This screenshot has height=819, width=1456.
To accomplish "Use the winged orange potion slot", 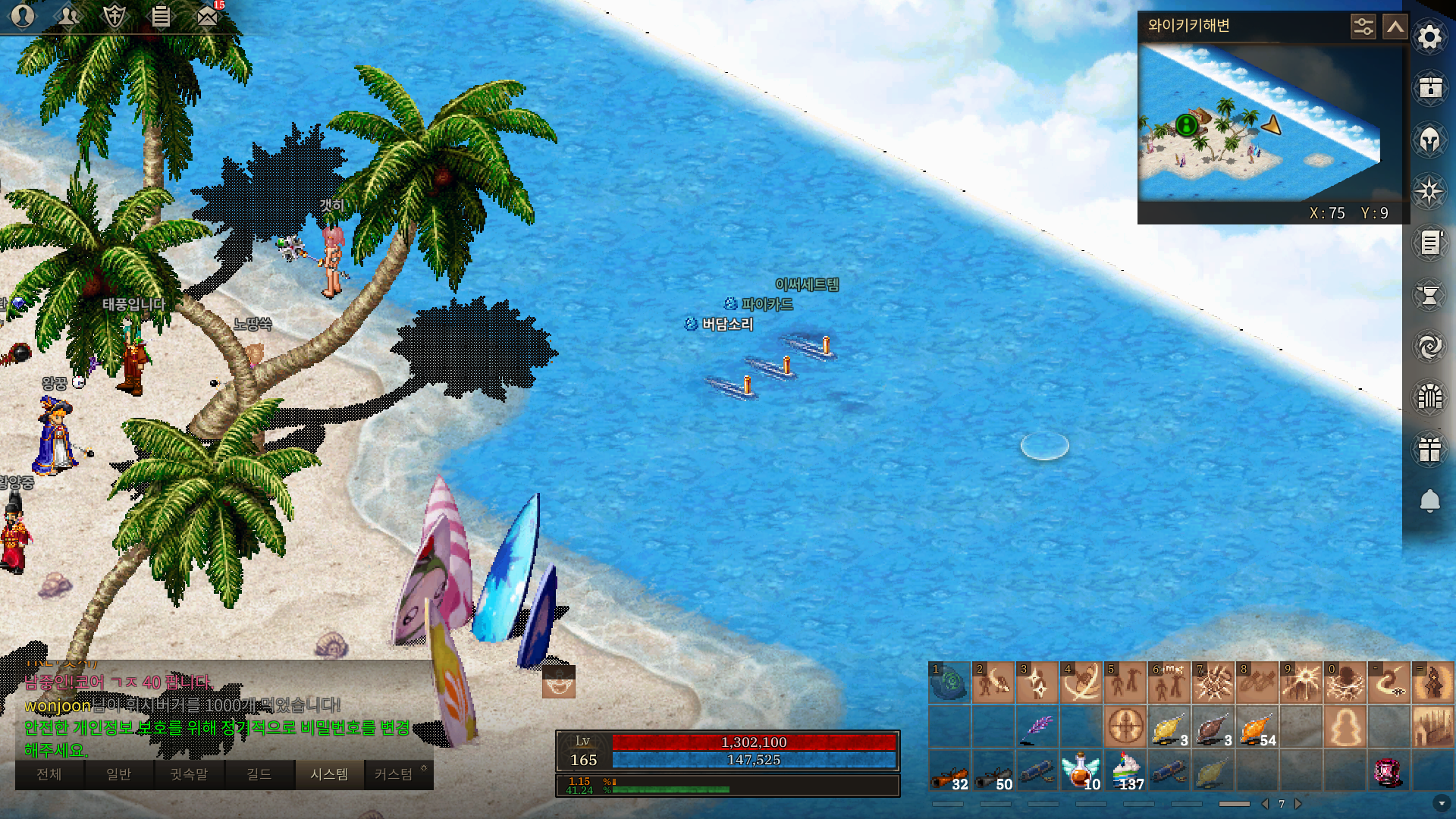I will pyautogui.click(x=1081, y=771).
